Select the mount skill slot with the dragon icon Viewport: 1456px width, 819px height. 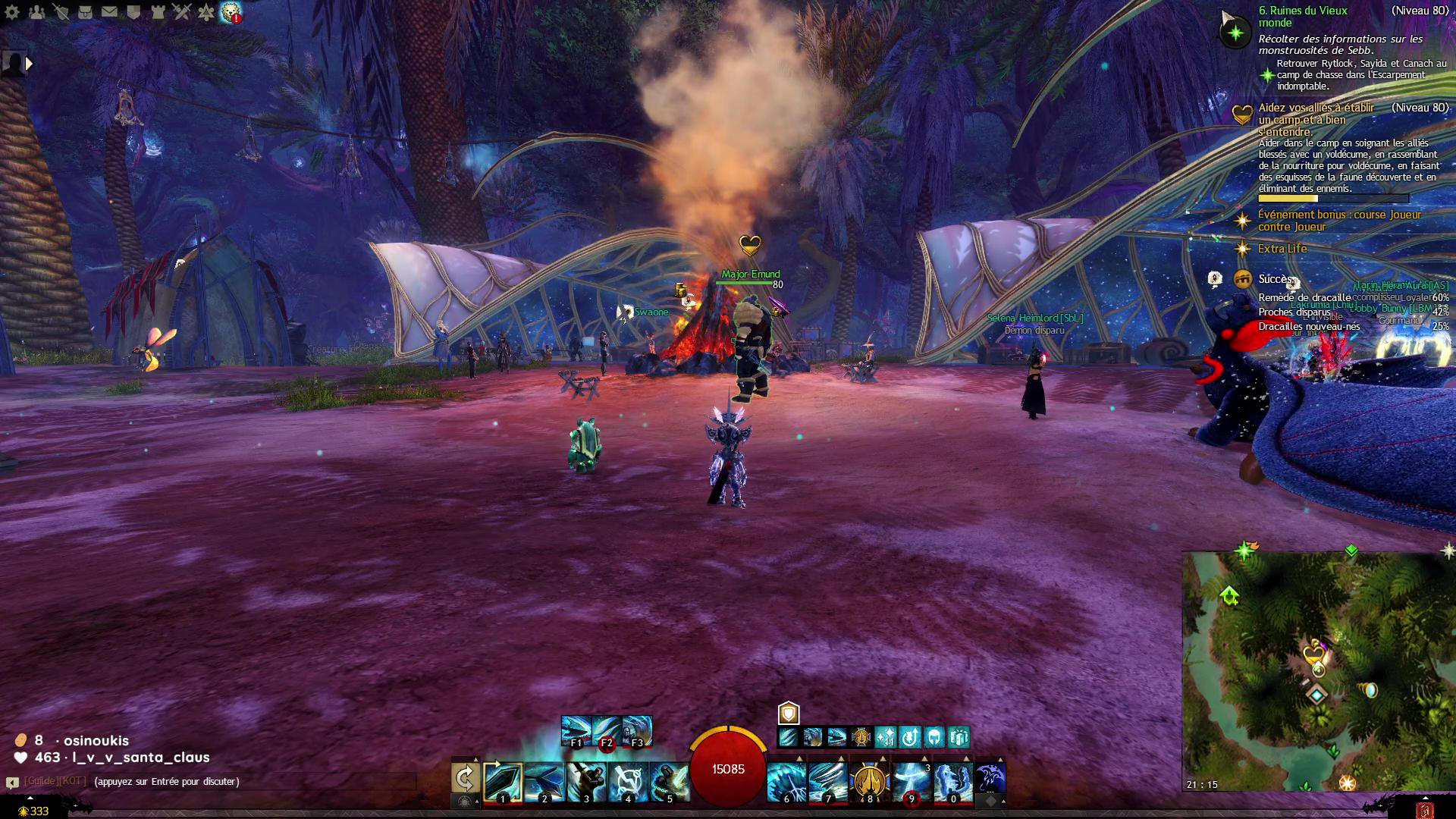tap(990, 778)
